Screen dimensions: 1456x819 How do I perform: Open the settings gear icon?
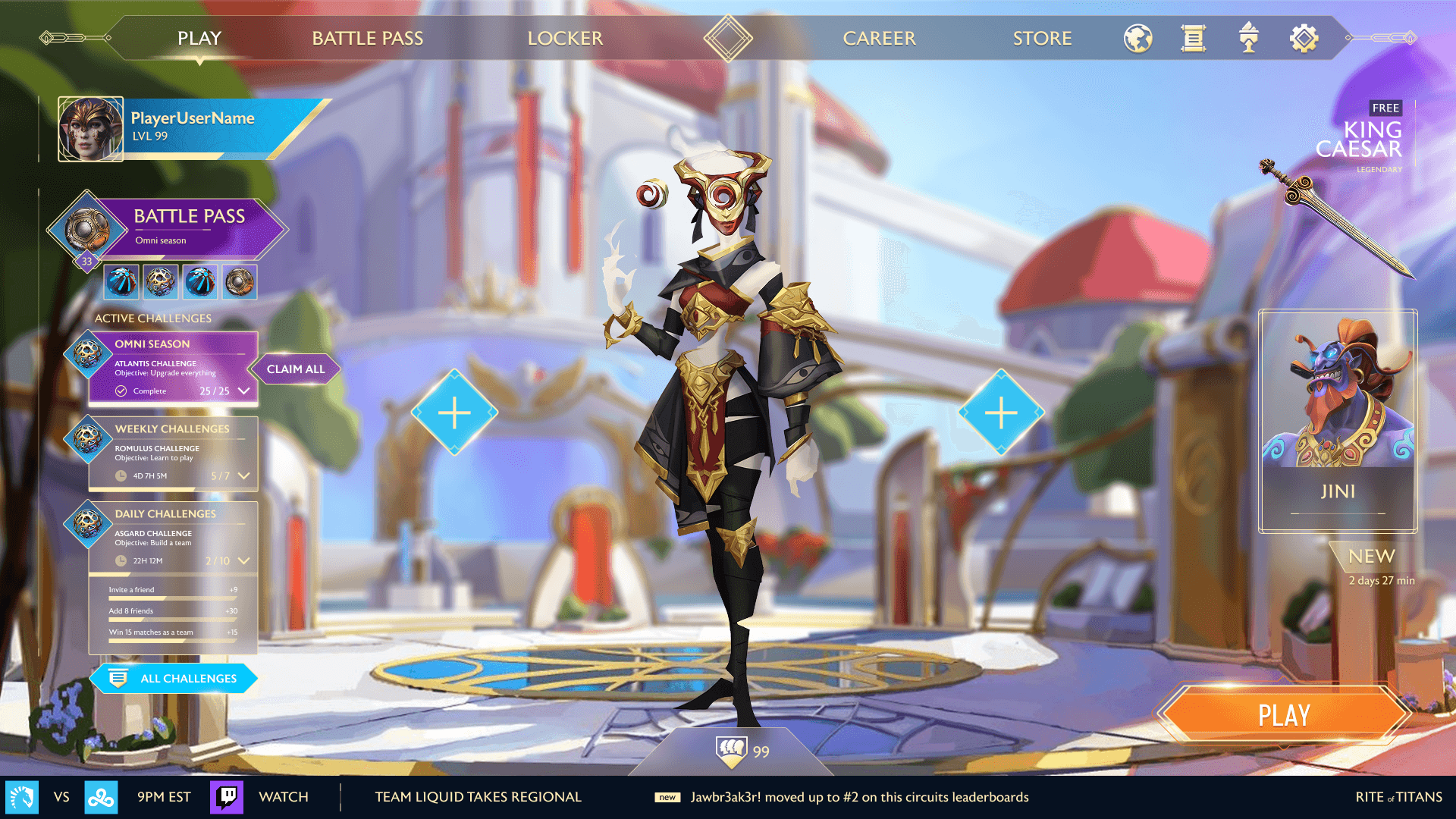pyautogui.click(x=1304, y=38)
